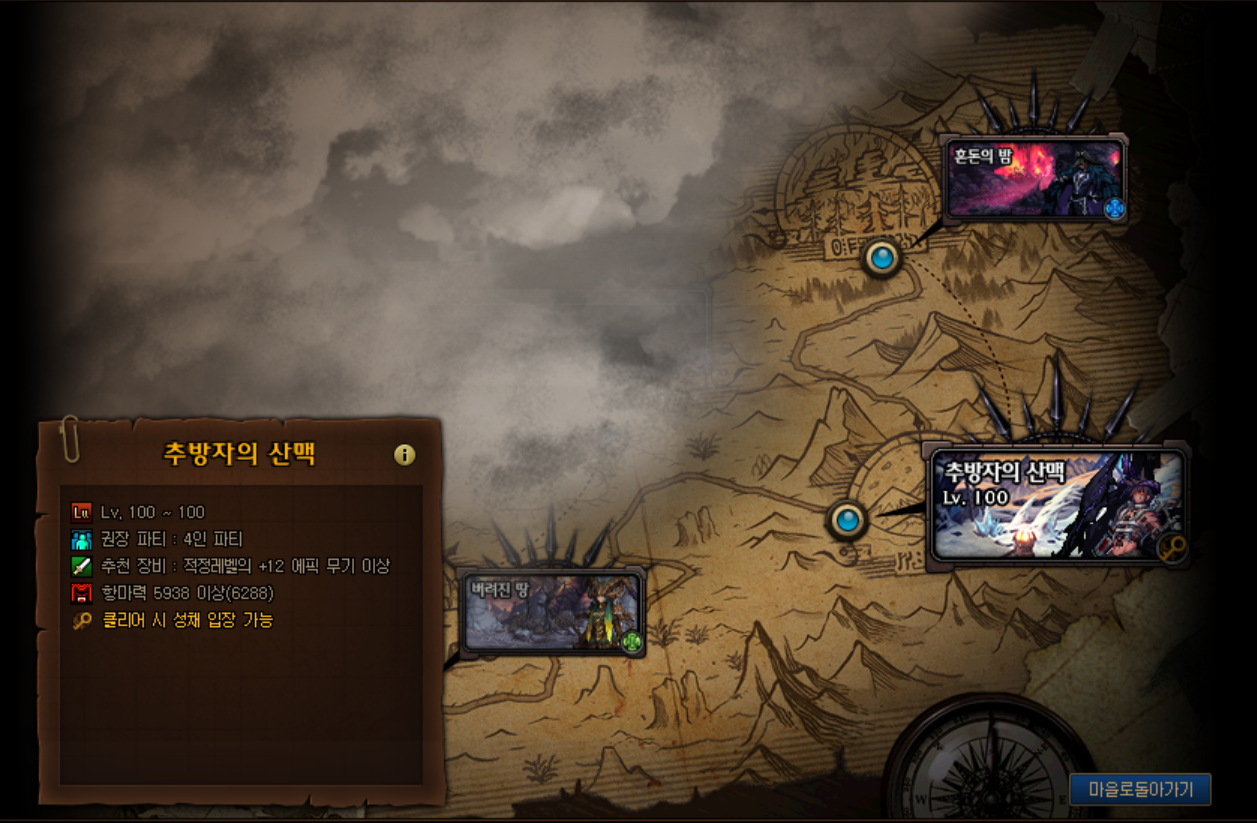
Task: Select the 혼돈의 밤 dungeon tile
Action: click(1035, 179)
